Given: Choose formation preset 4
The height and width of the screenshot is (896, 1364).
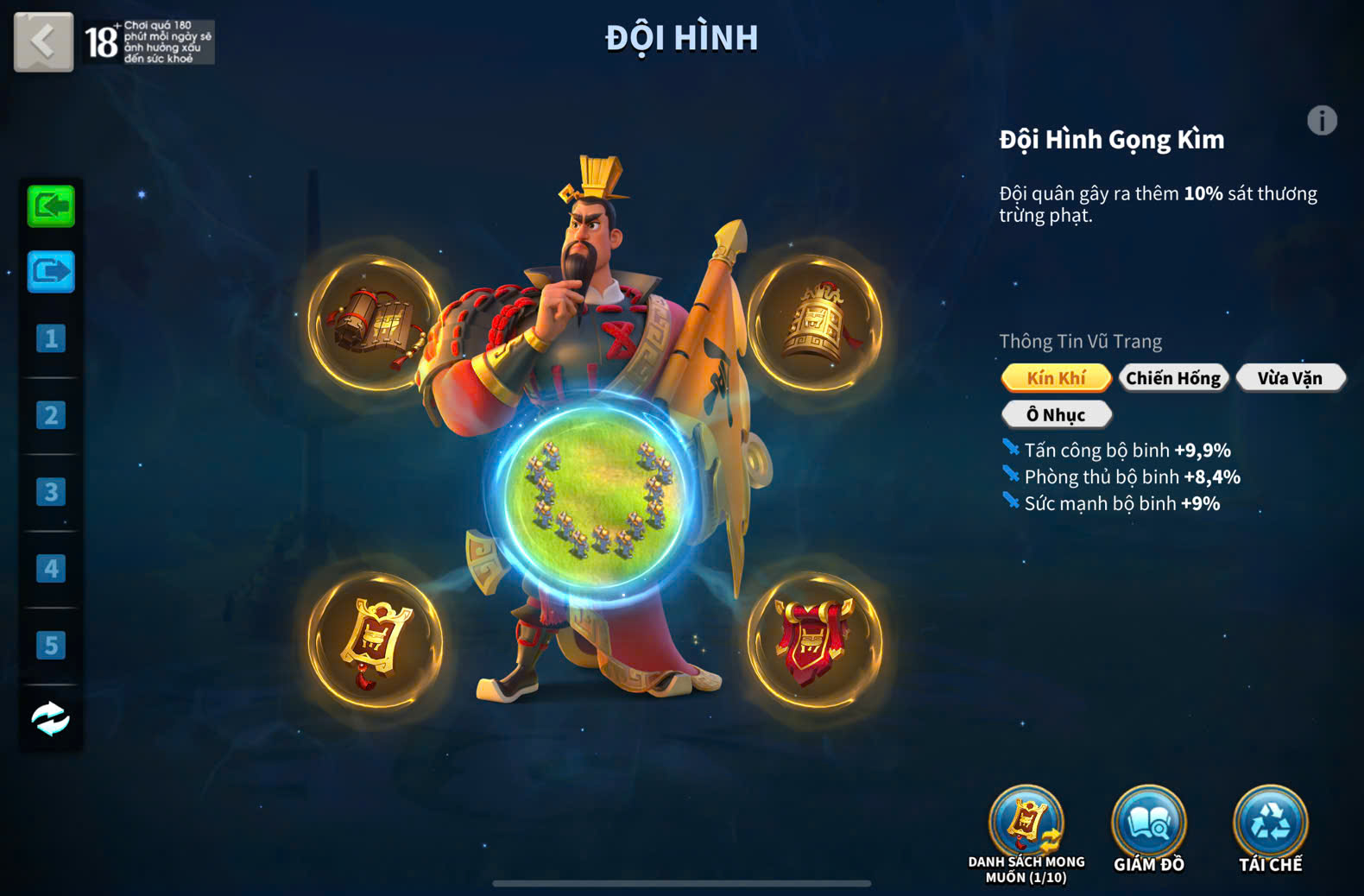Looking at the screenshot, I should [x=51, y=569].
